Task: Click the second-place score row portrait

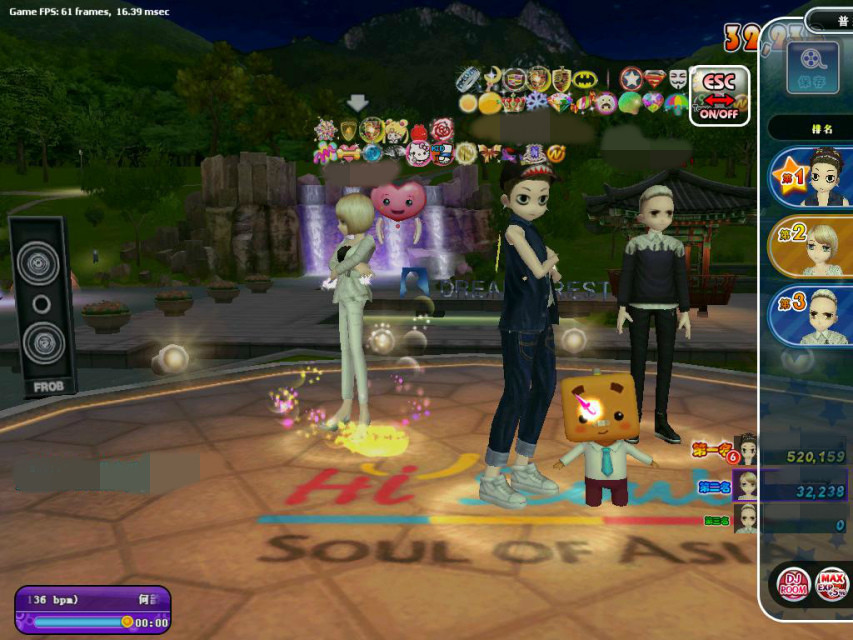Action: pyautogui.click(x=746, y=487)
